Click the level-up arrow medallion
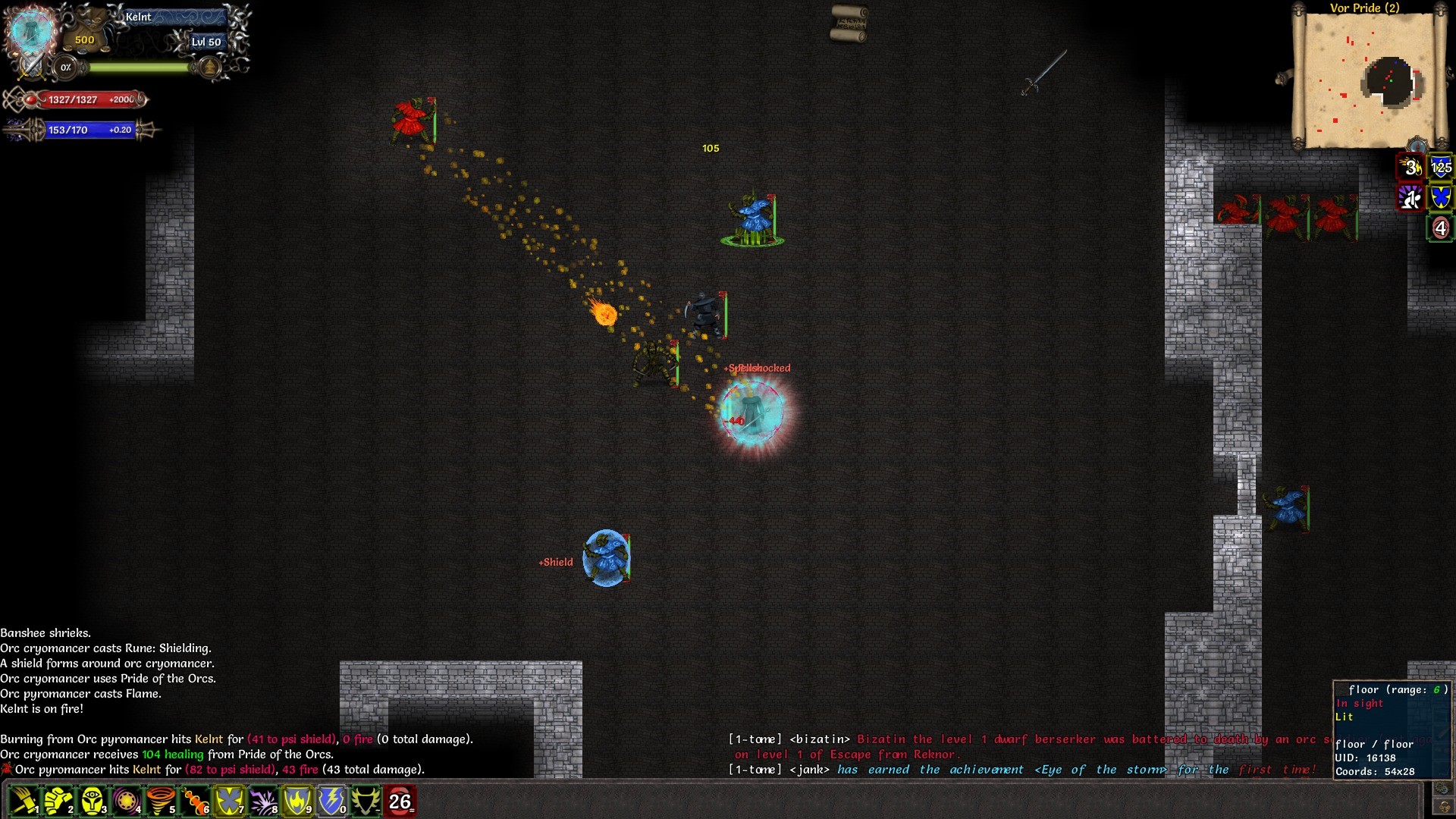The height and width of the screenshot is (819, 1456). [x=209, y=67]
